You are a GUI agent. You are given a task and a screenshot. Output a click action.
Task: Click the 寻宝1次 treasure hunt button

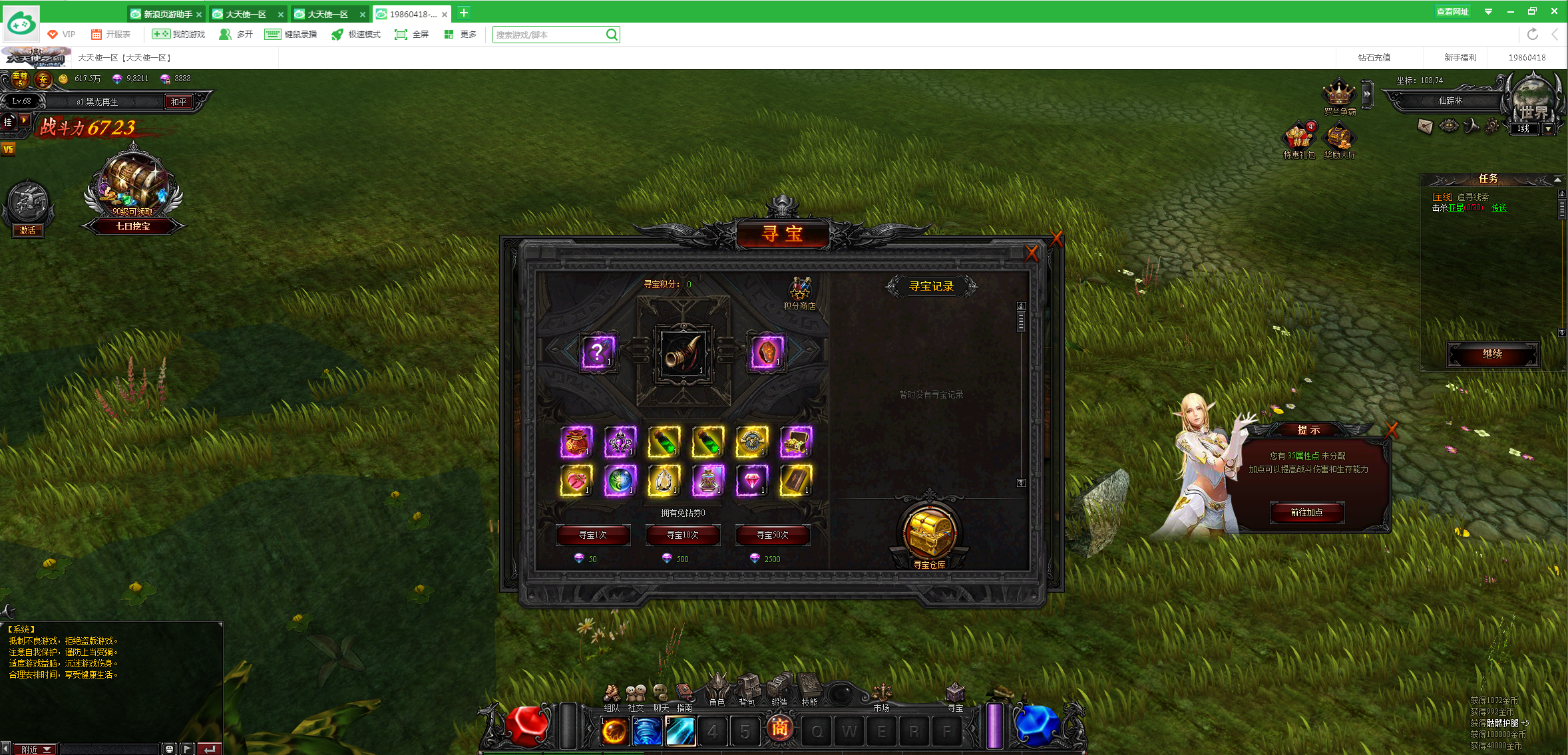pos(592,535)
